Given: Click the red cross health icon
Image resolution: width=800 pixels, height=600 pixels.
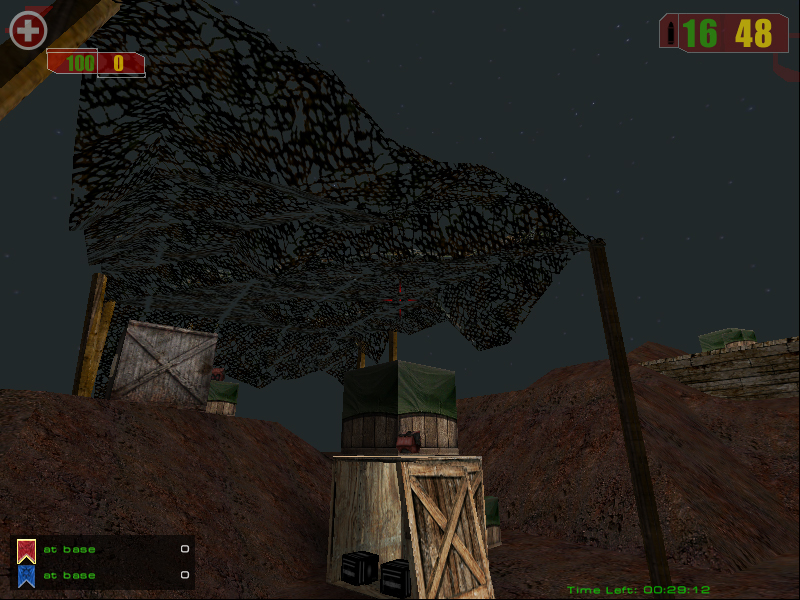Looking at the screenshot, I should click(x=28, y=31).
